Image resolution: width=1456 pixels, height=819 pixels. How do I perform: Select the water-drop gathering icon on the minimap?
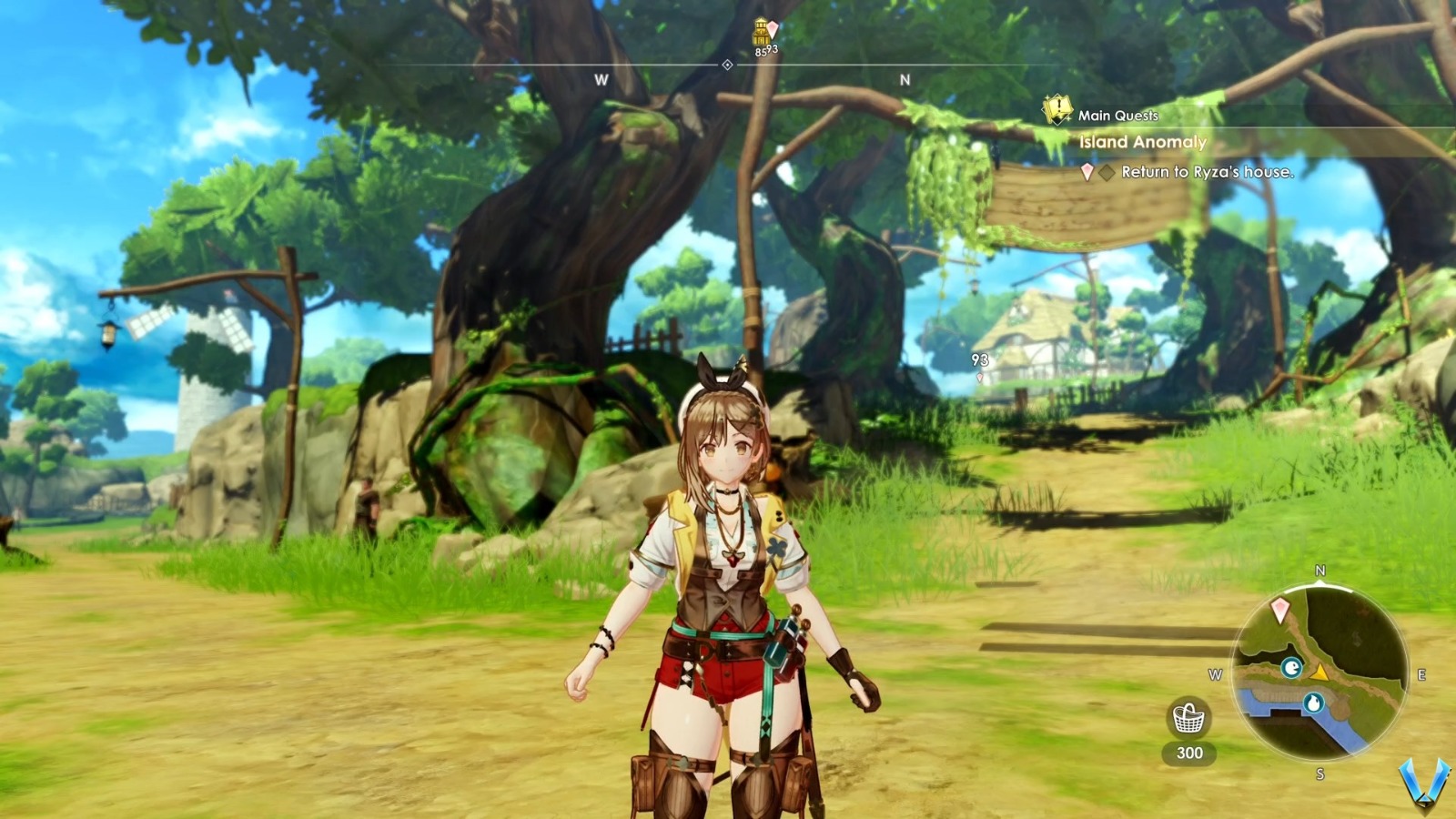[x=1315, y=702]
